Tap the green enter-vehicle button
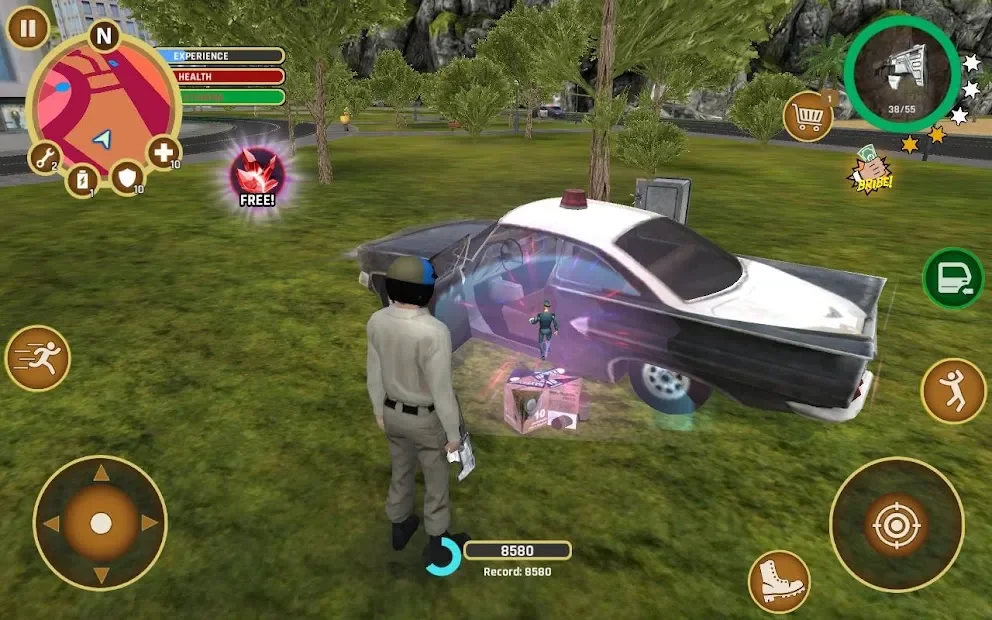The height and width of the screenshot is (620, 992). tap(952, 278)
